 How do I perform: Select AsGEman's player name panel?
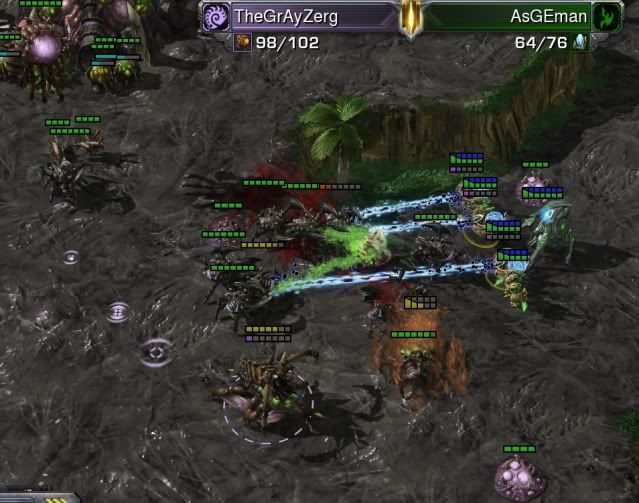pyautogui.click(x=510, y=16)
